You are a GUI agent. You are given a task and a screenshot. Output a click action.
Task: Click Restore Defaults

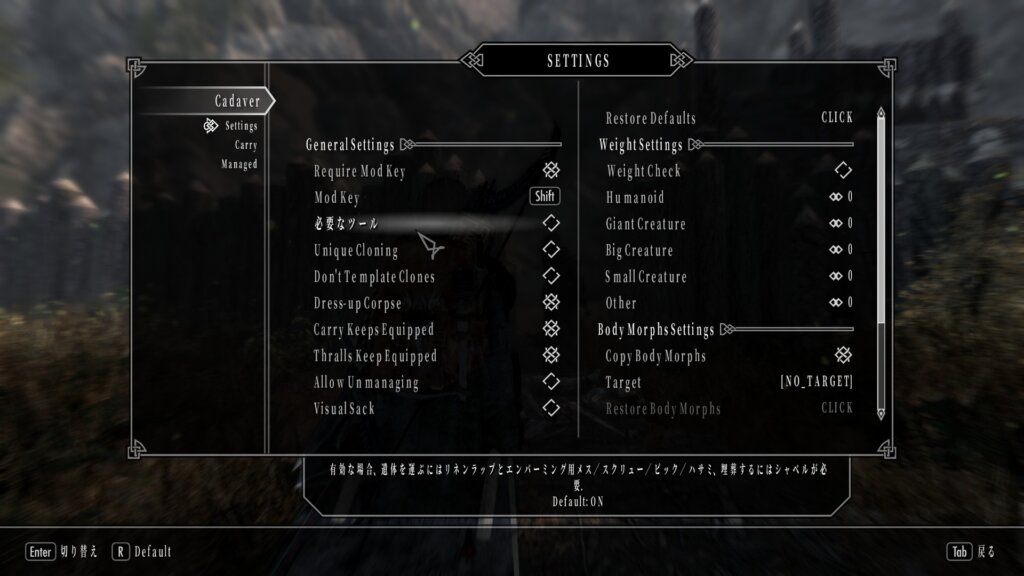[837, 118]
